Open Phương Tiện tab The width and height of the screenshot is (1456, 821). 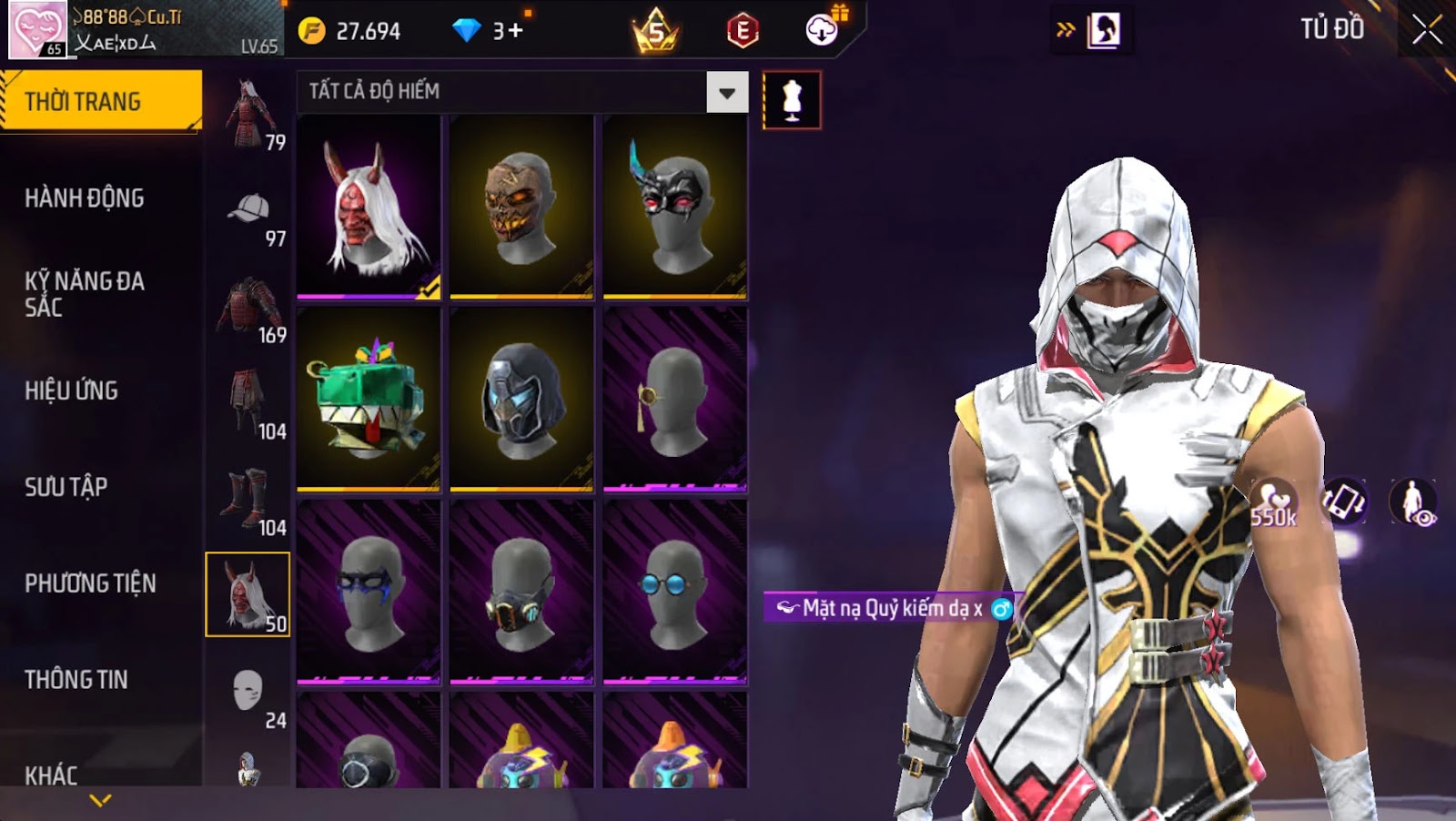[x=90, y=583]
